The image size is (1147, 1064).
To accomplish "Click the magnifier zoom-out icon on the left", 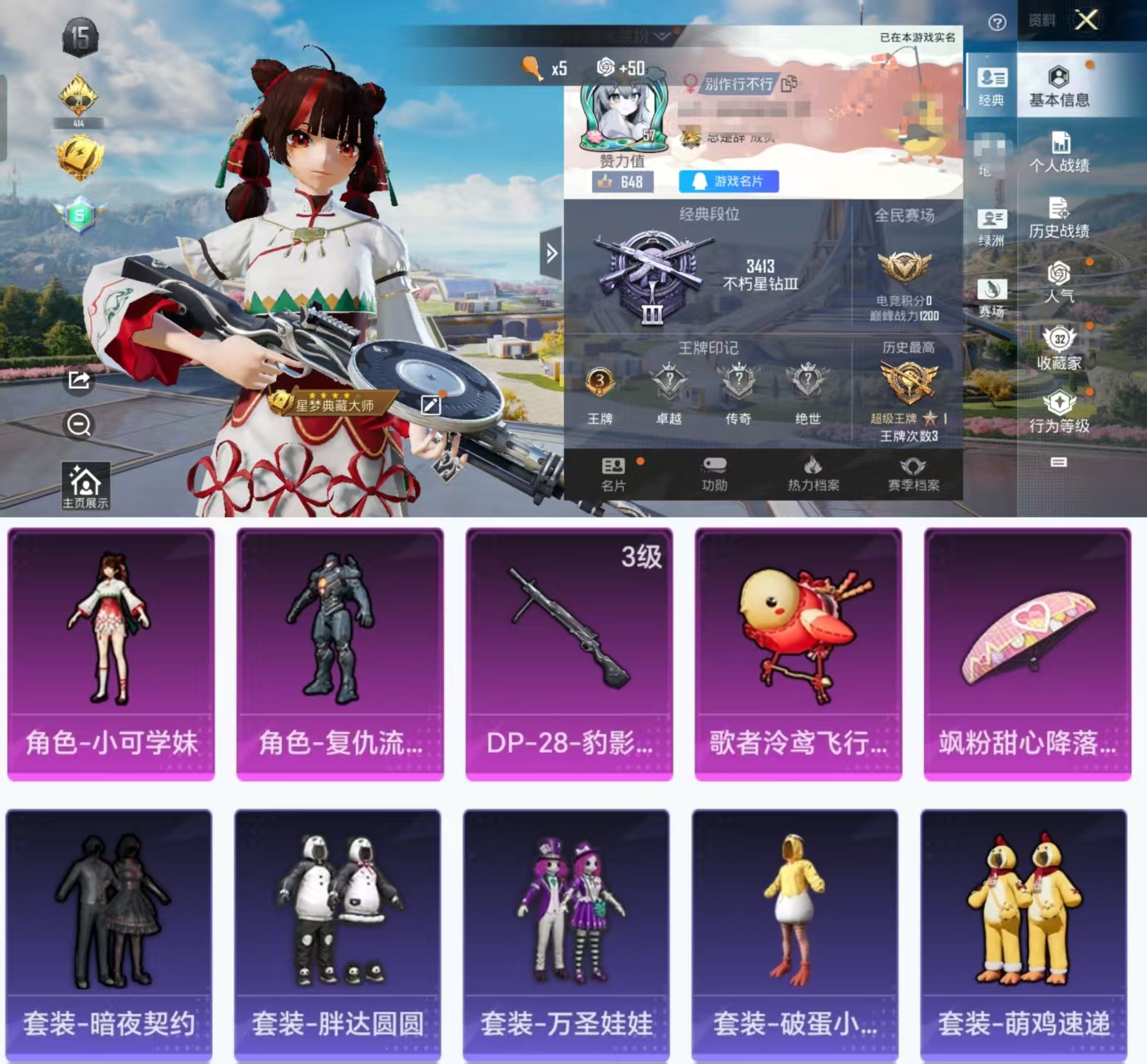I will (x=77, y=425).
